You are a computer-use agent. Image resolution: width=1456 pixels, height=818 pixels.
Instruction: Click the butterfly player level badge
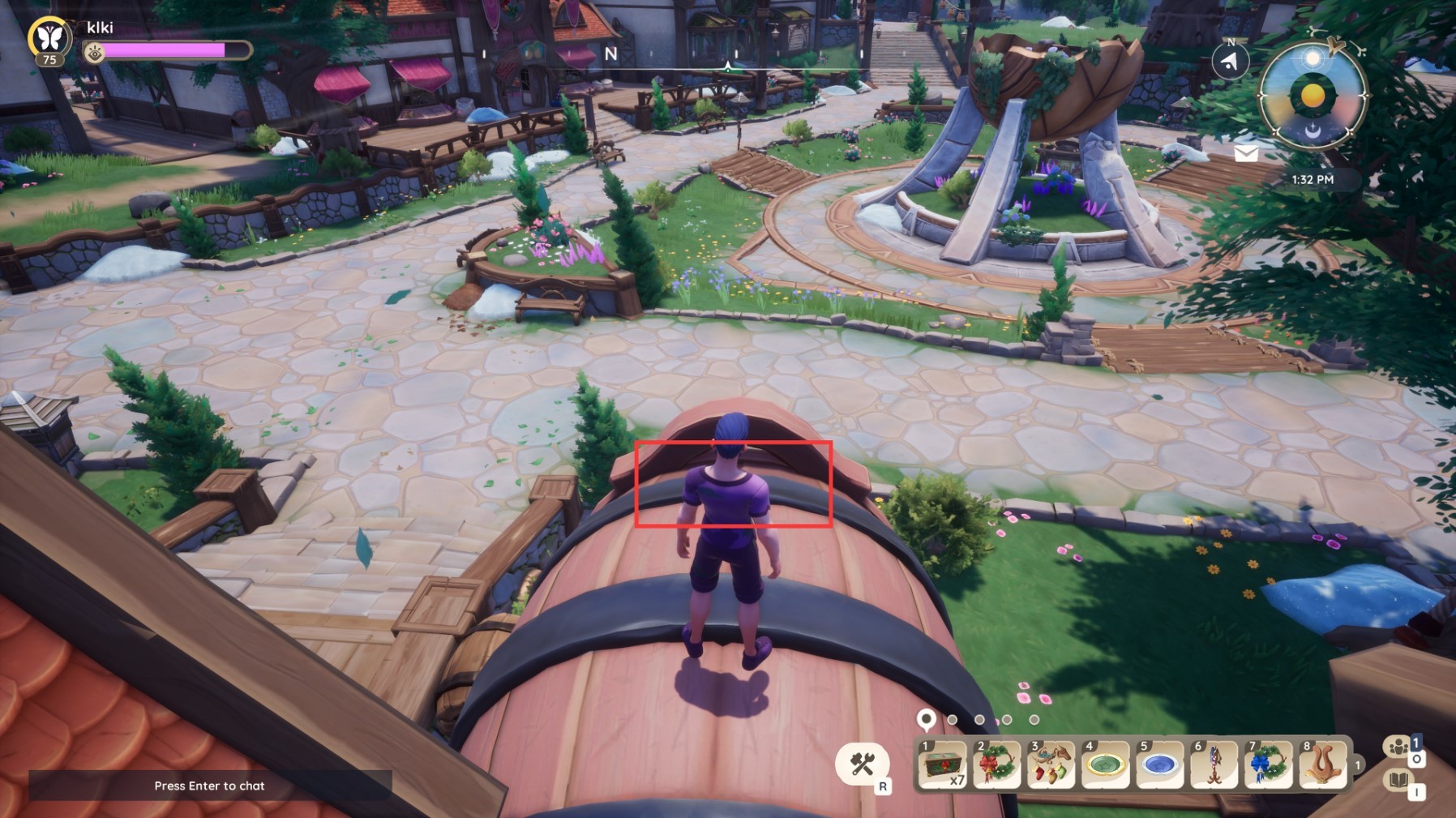point(49,38)
